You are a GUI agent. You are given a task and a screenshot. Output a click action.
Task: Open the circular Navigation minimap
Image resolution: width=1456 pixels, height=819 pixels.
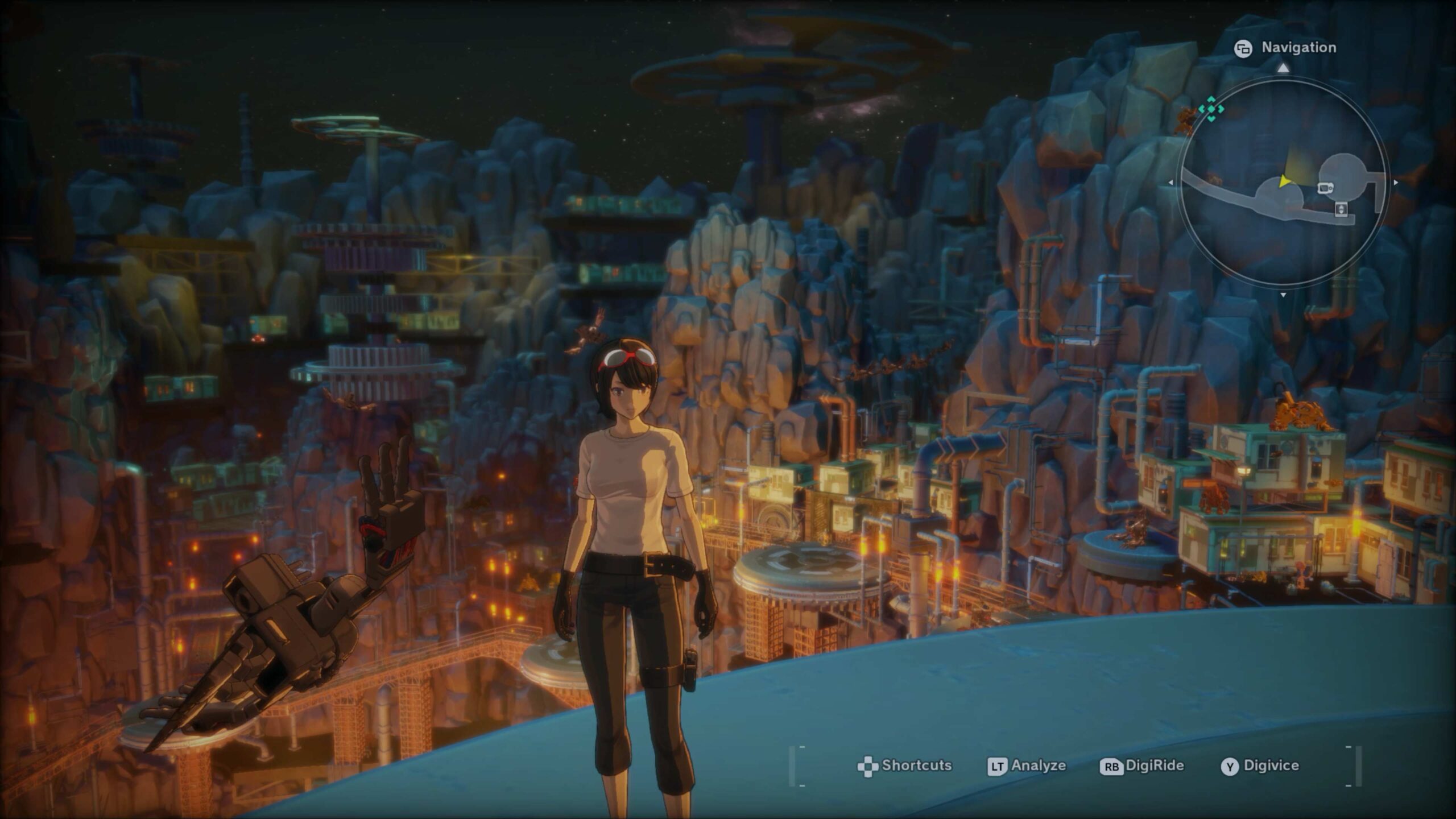(1283, 183)
